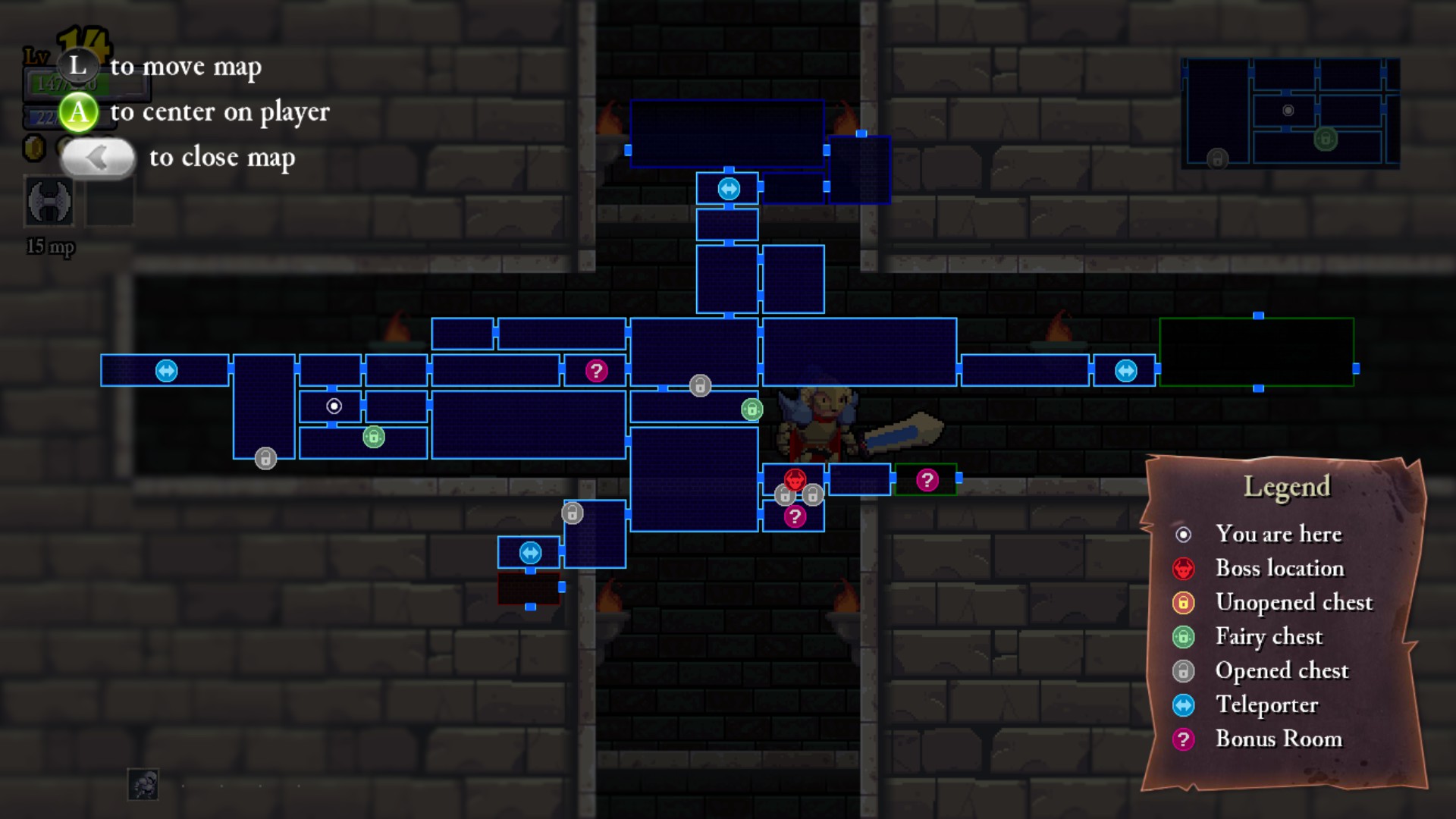Viewport: 1456px width, 819px height.
Task: Click the teleporter marker above the dark red room
Action: click(x=530, y=552)
